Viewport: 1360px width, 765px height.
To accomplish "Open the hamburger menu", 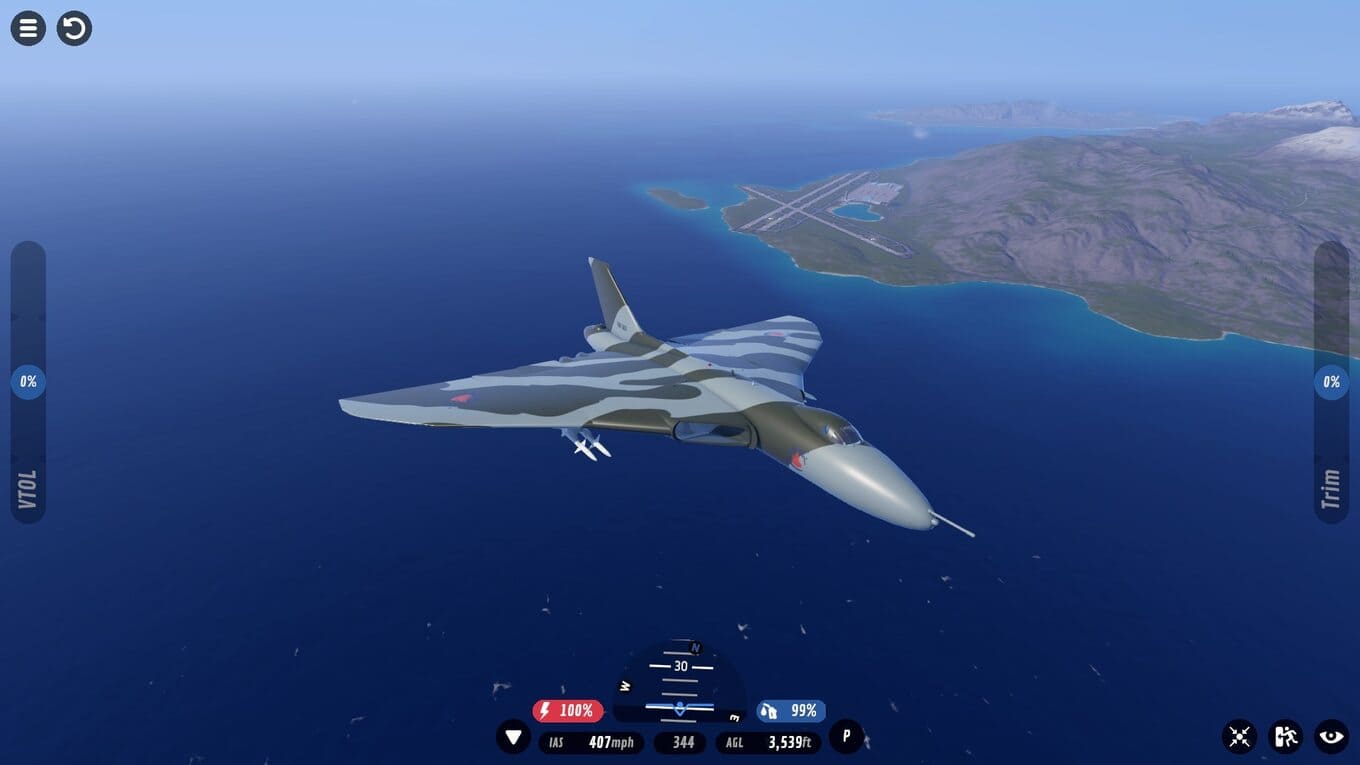I will pos(28,28).
